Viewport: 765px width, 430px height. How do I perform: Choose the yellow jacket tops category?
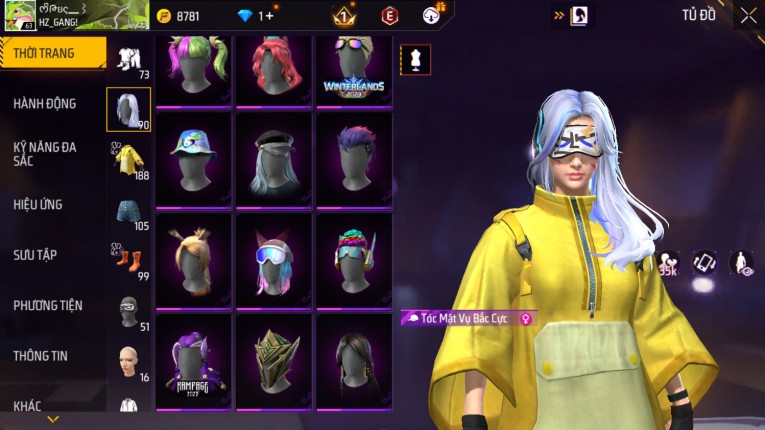[x=129, y=160]
